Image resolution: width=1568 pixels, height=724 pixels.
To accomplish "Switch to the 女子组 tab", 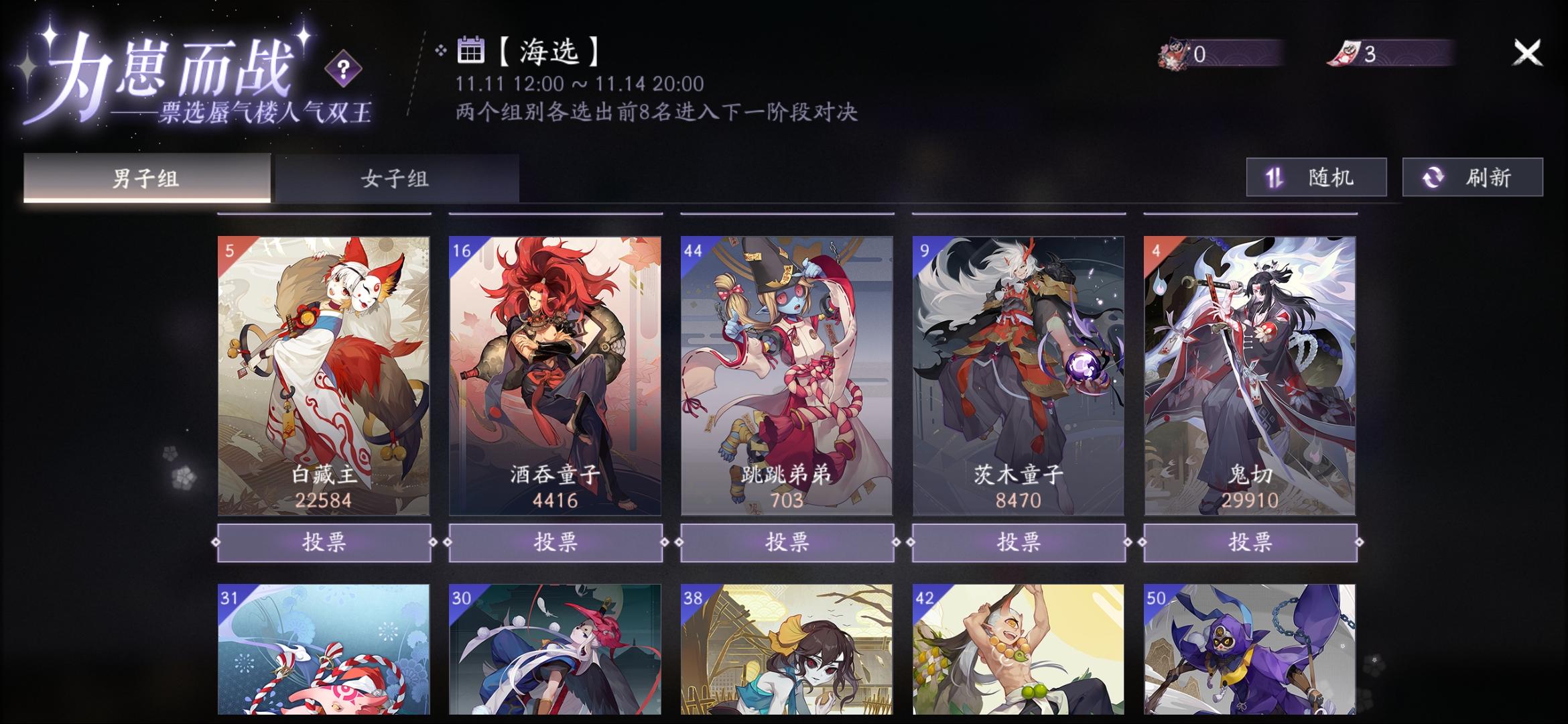I will (x=397, y=177).
